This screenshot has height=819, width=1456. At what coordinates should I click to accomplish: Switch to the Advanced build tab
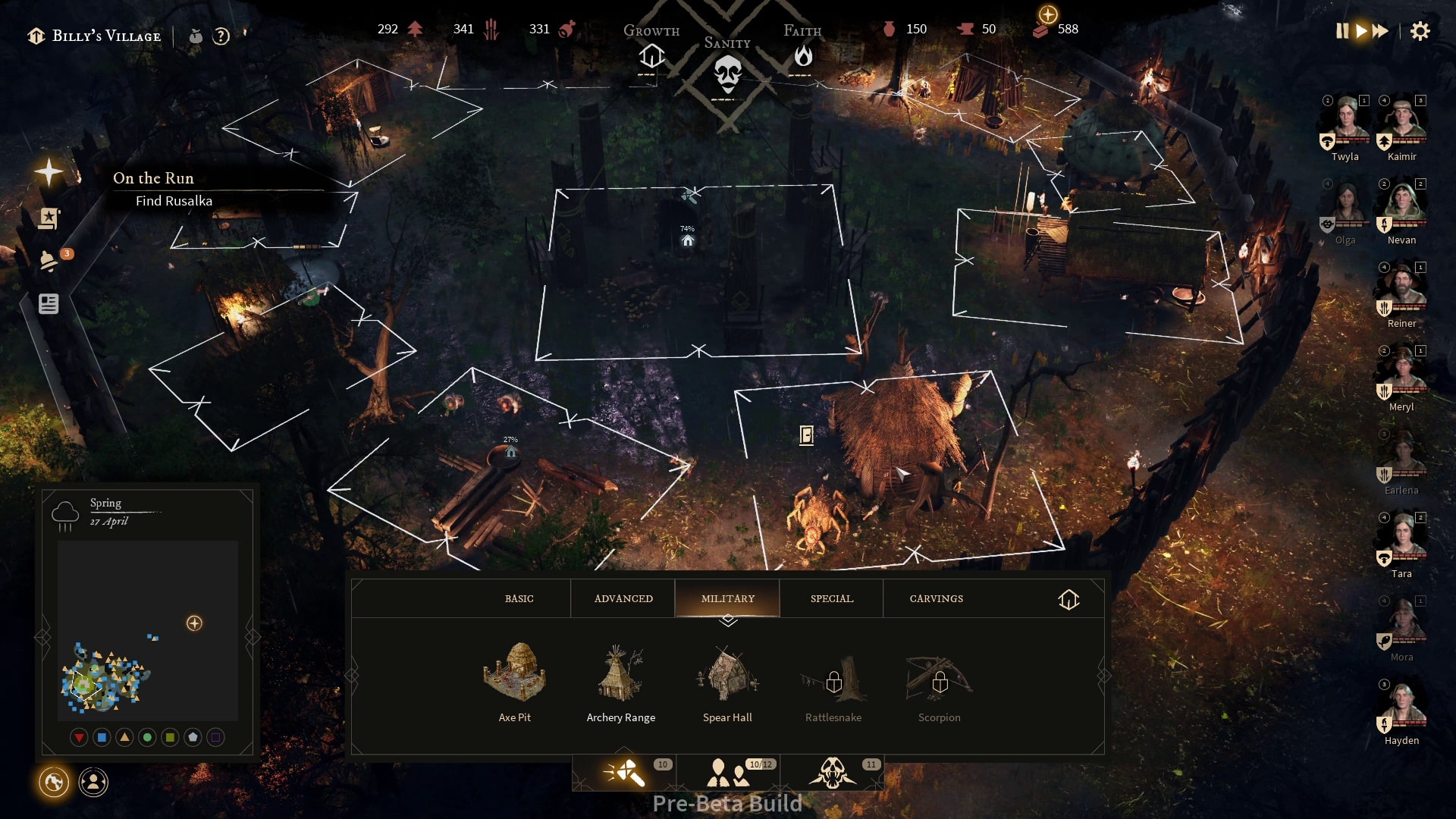pyautogui.click(x=622, y=598)
